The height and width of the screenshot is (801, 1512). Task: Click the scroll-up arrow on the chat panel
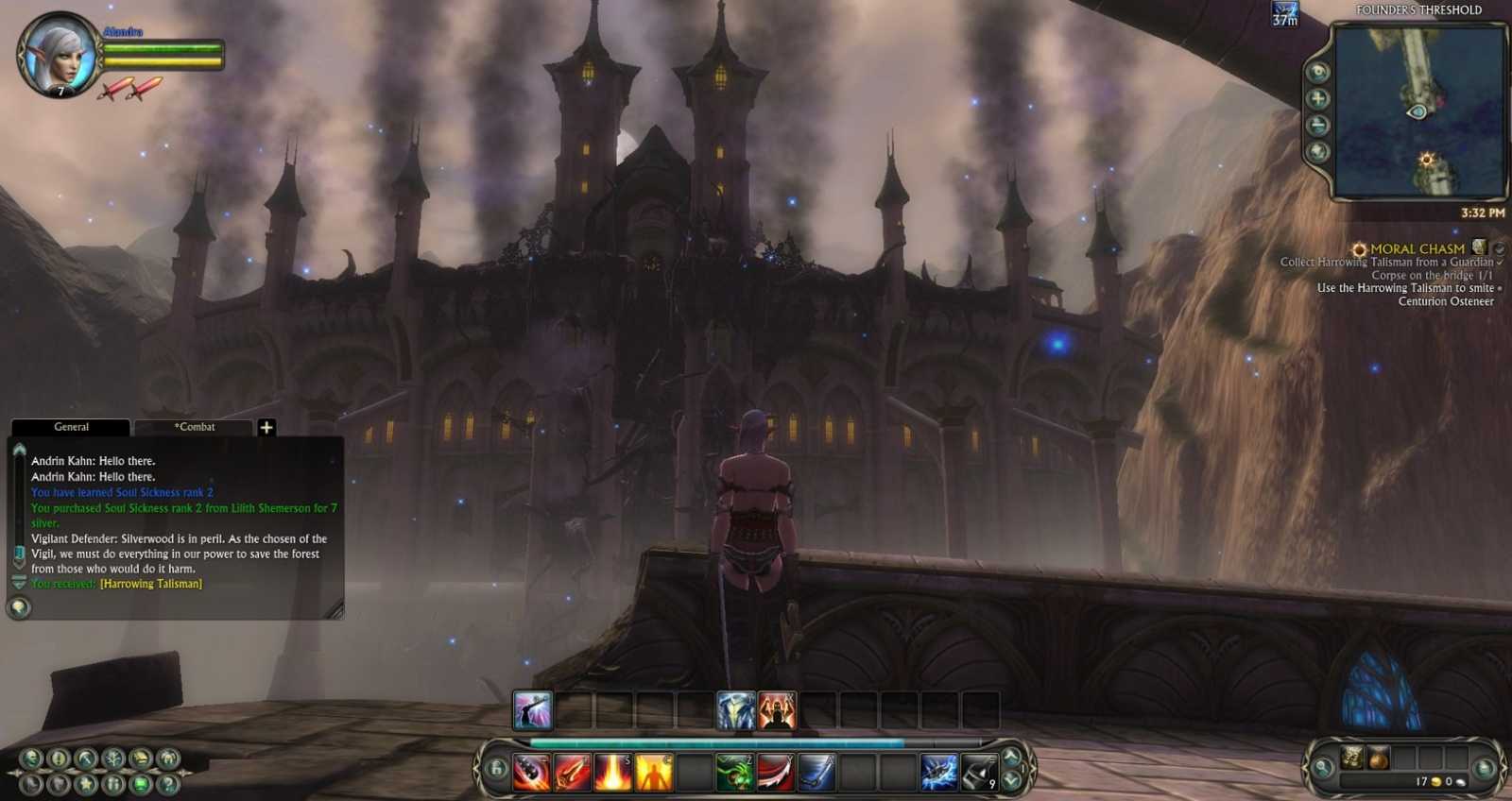tap(17, 451)
